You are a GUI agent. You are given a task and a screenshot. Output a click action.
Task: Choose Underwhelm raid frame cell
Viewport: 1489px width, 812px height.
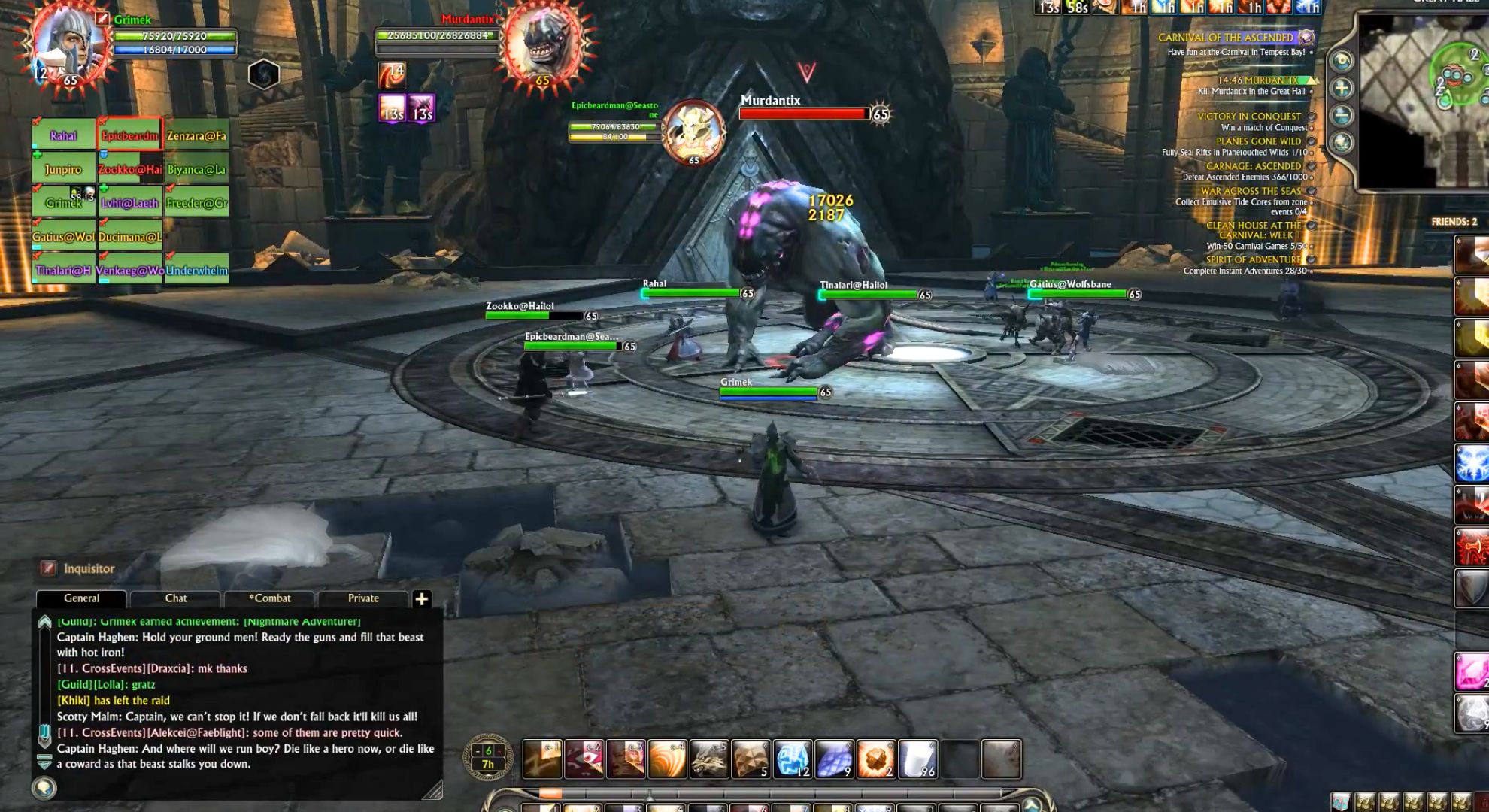197,271
